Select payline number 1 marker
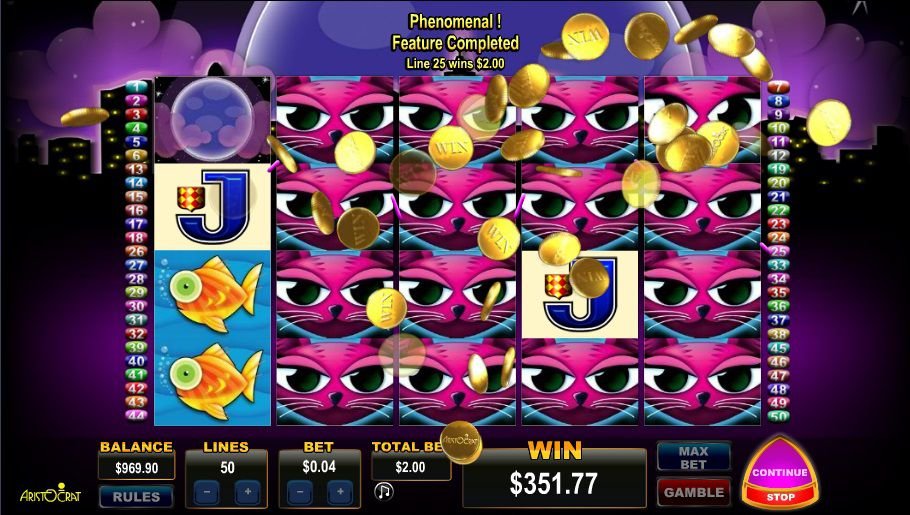910x515 pixels. click(x=138, y=87)
